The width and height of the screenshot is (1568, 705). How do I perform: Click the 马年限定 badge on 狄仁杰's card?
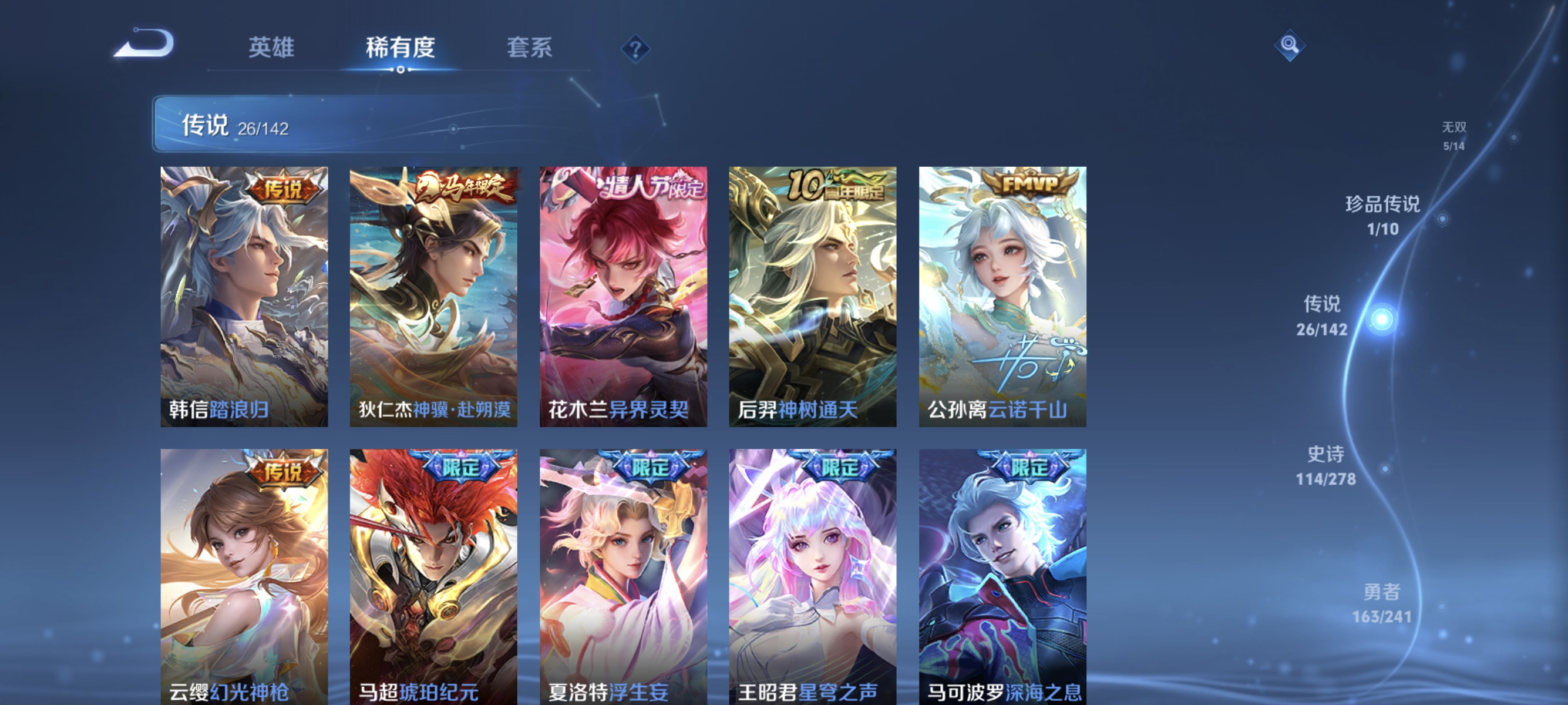point(465,189)
